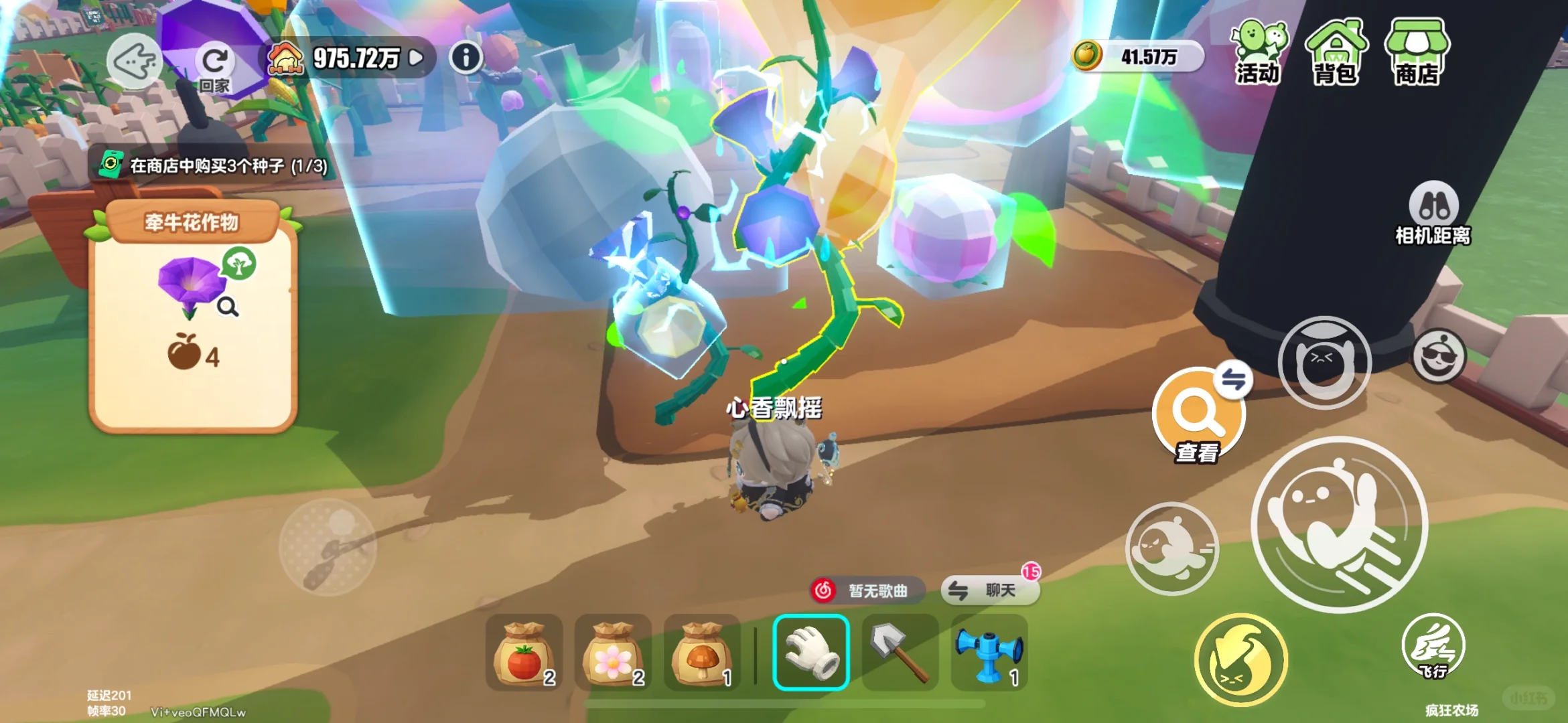Select the mushroom seed bag slot

click(702, 653)
